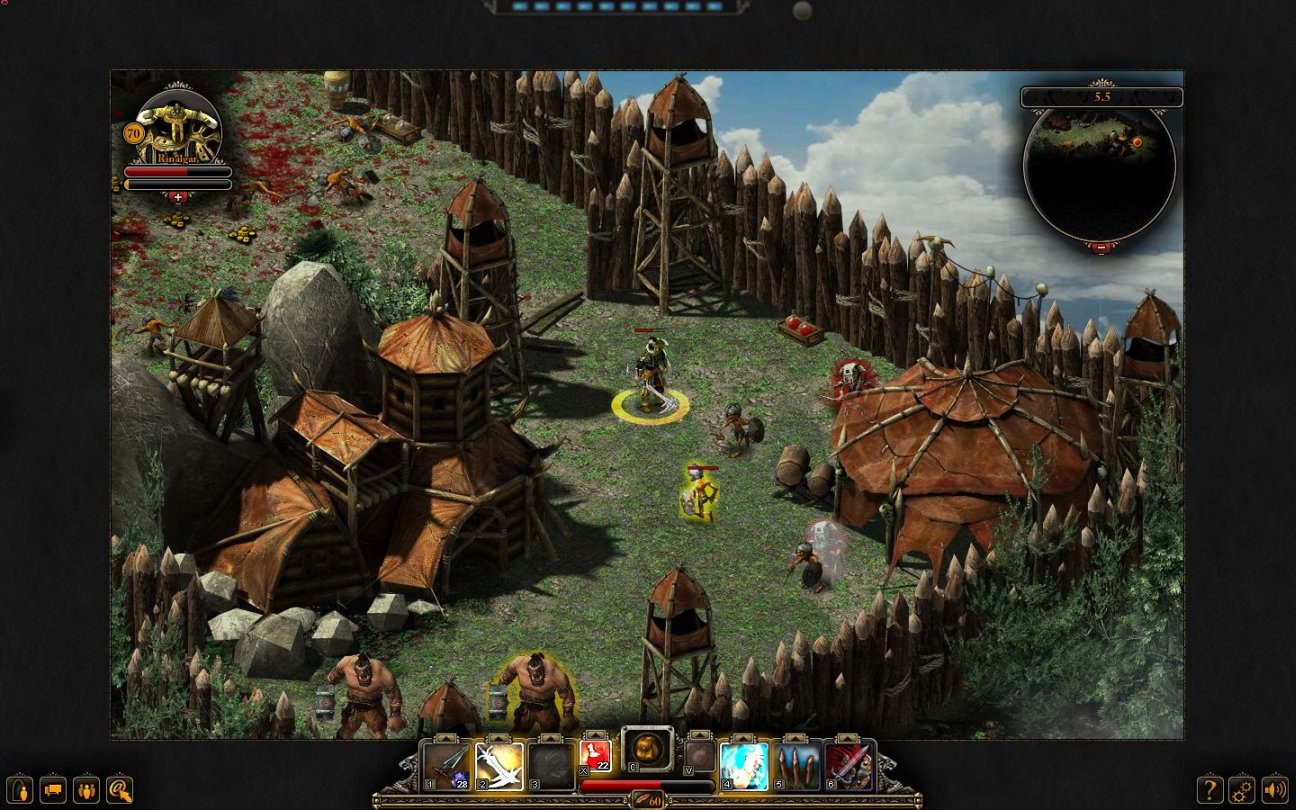Activate the red warrior sword skill
The height and width of the screenshot is (810, 1296).
[849, 766]
